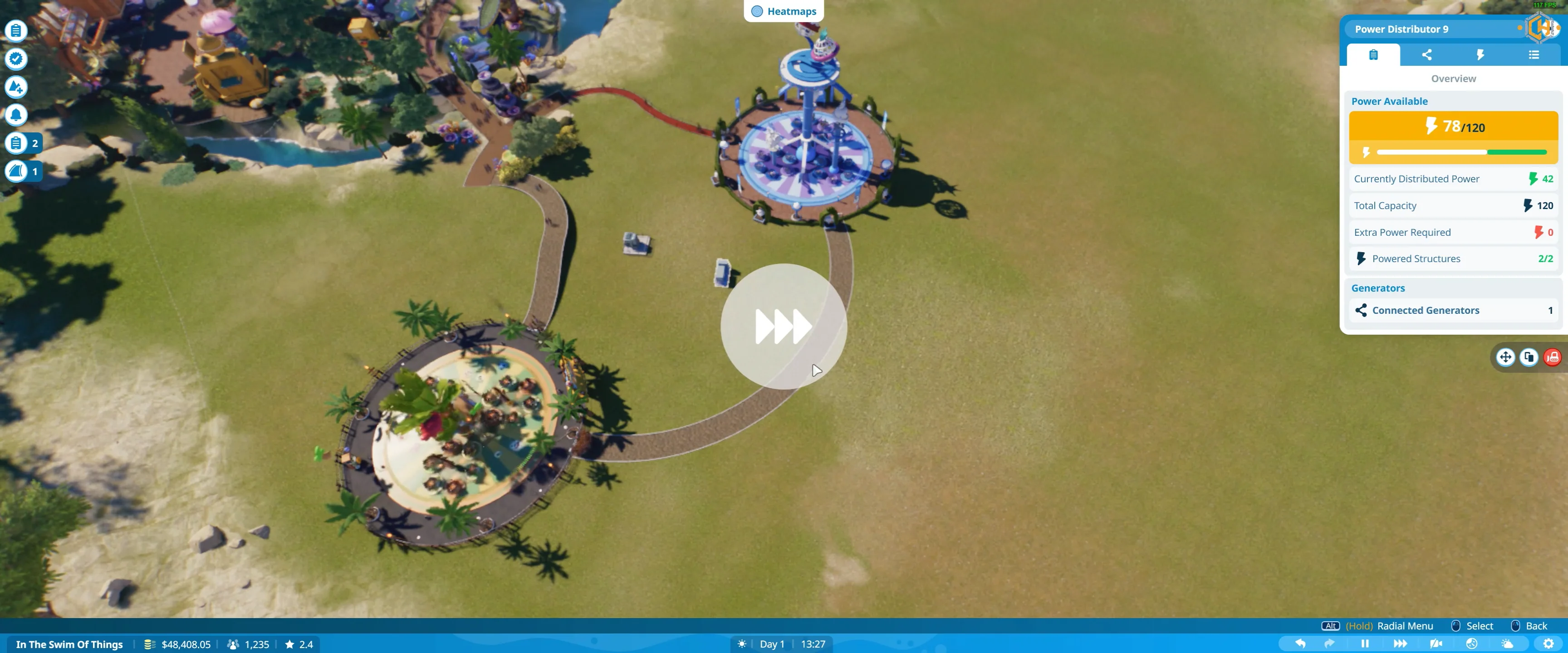
Task: Fast-forward game speed in bottom toolbar
Action: [x=1400, y=643]
